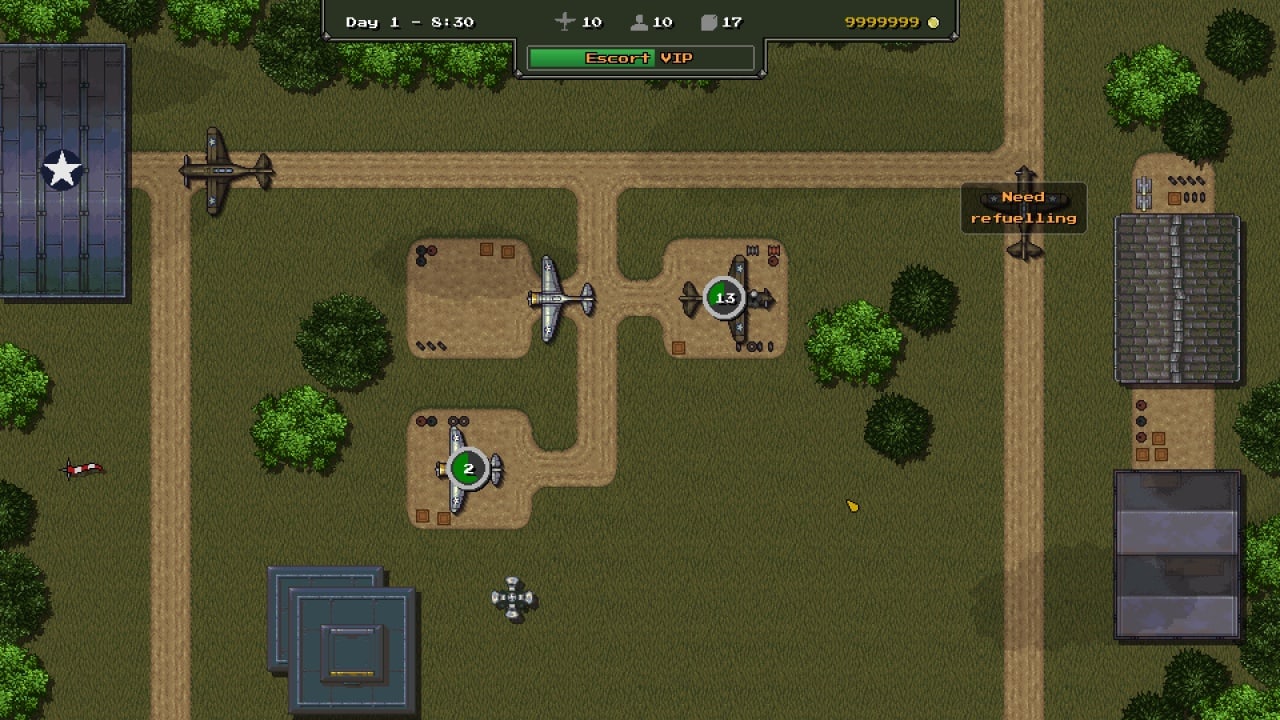Click the Need refuelling notice
Screen dimensions: 1280x720
1023,208
